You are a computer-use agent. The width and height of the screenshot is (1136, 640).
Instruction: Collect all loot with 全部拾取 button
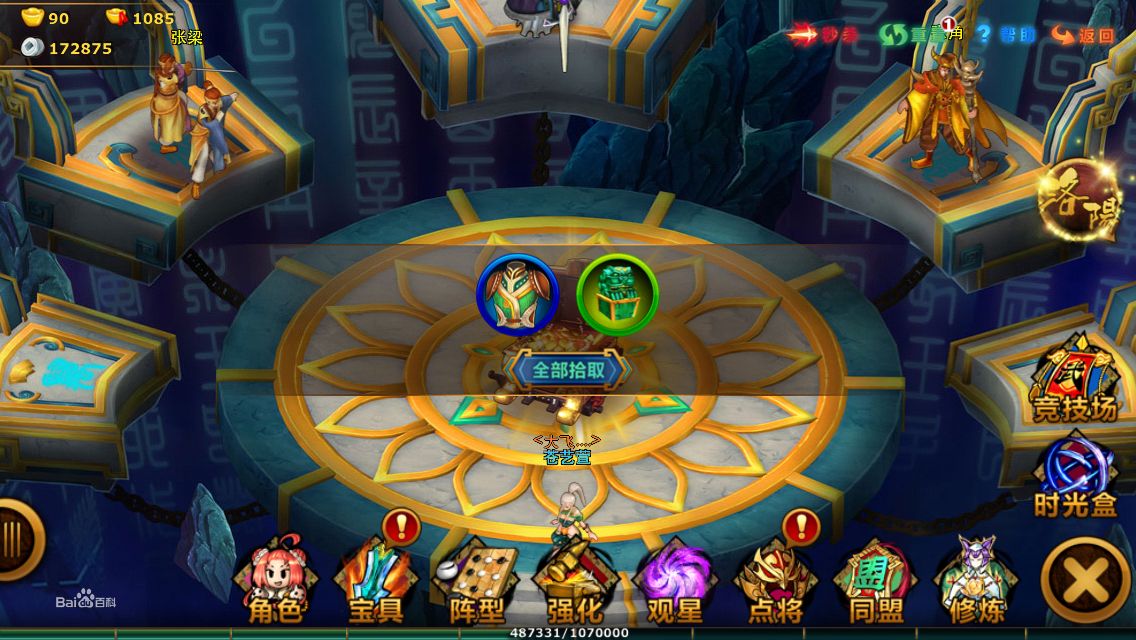tap(568, 370)
